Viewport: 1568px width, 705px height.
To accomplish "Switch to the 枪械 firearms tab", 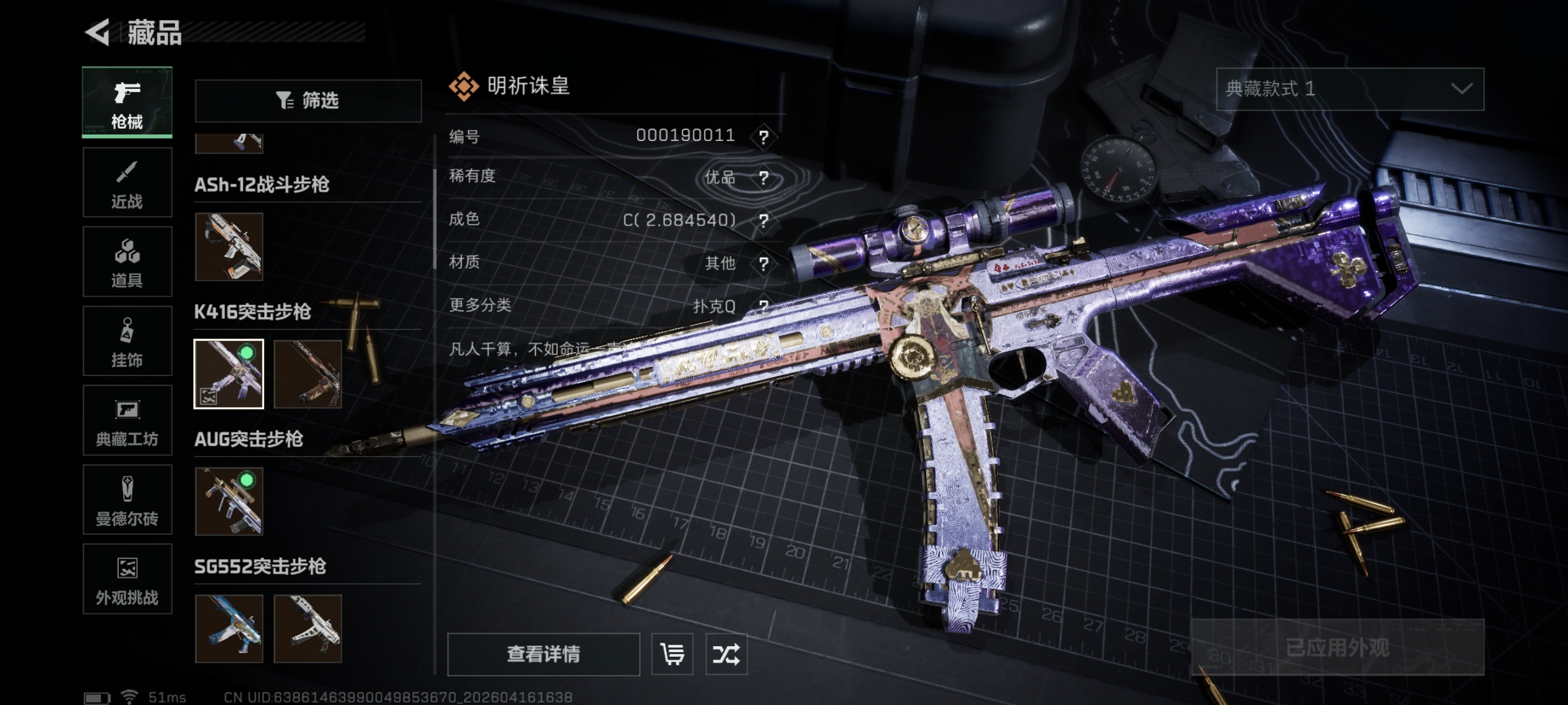I will click(x=127, y=102).
